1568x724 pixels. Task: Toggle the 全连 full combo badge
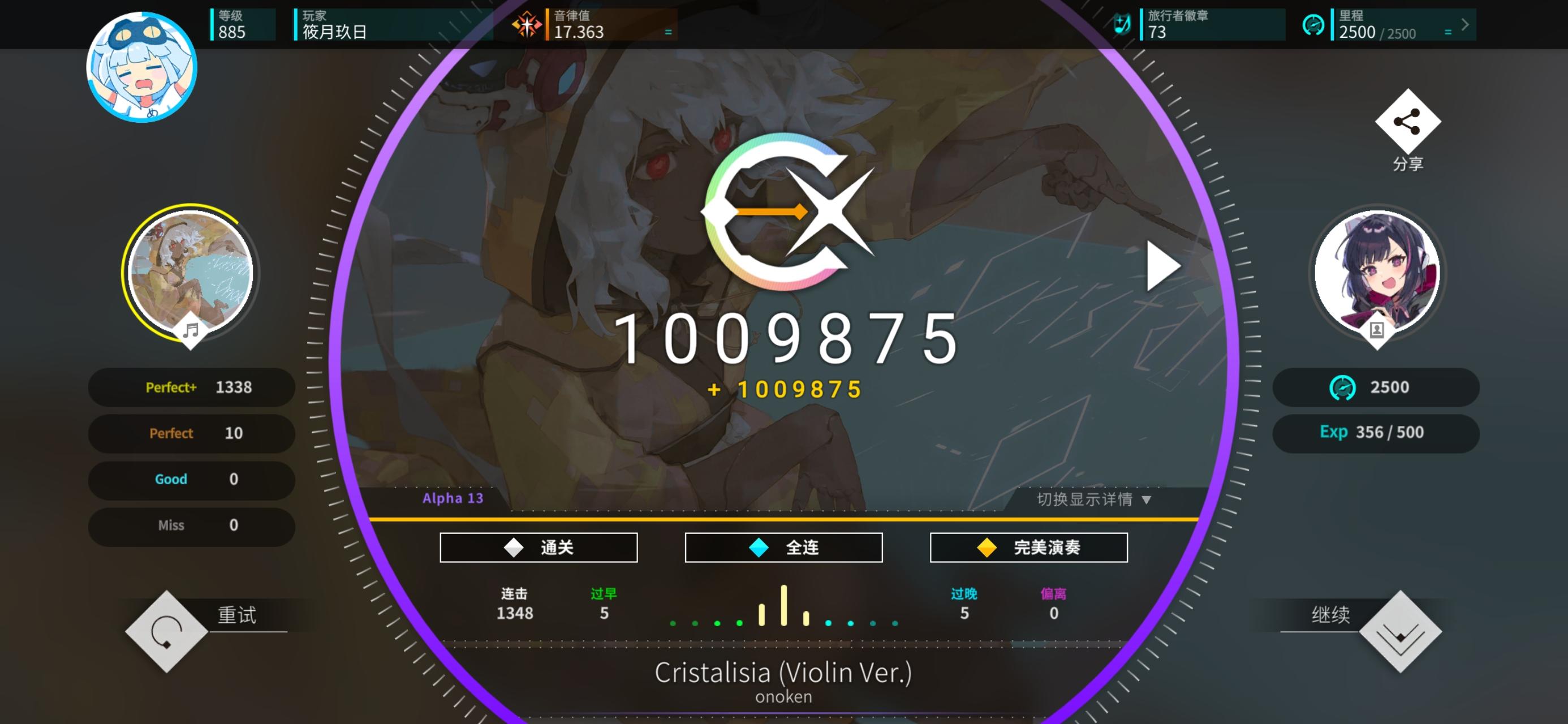[783, 547]
